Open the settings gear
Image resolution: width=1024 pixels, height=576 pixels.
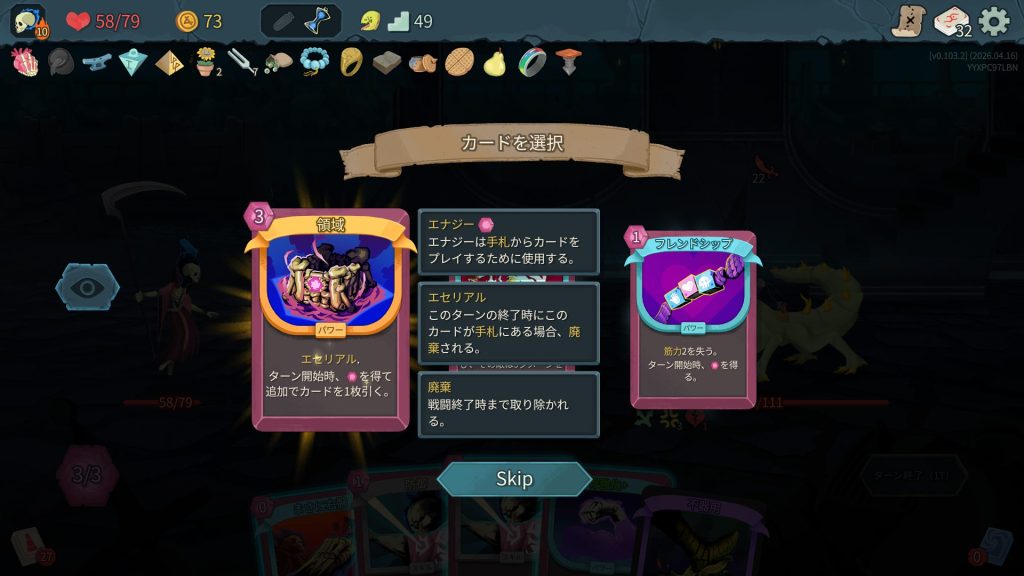click(x=993, y=21)
